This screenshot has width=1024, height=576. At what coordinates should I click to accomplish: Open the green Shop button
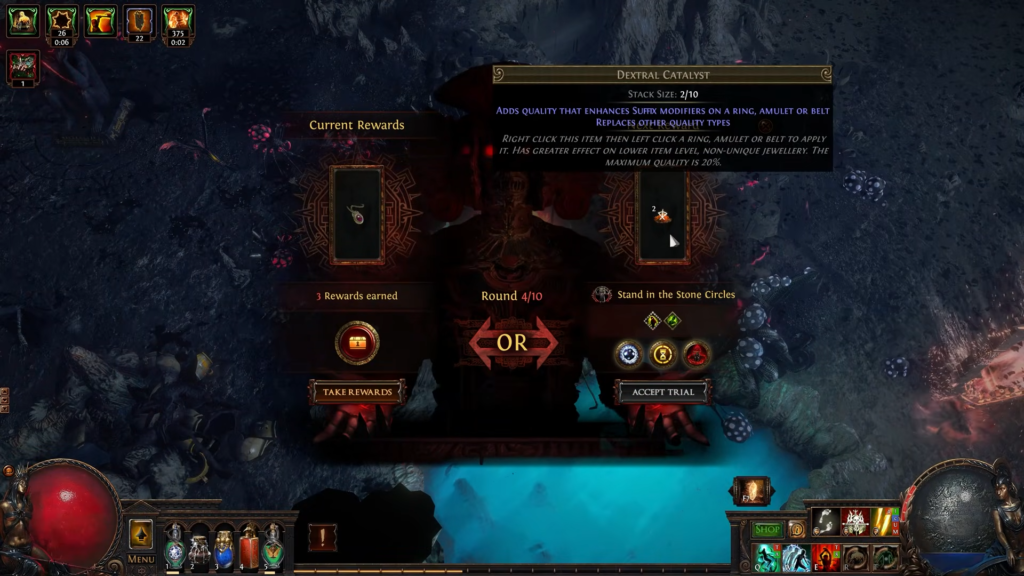pos(767,529)
